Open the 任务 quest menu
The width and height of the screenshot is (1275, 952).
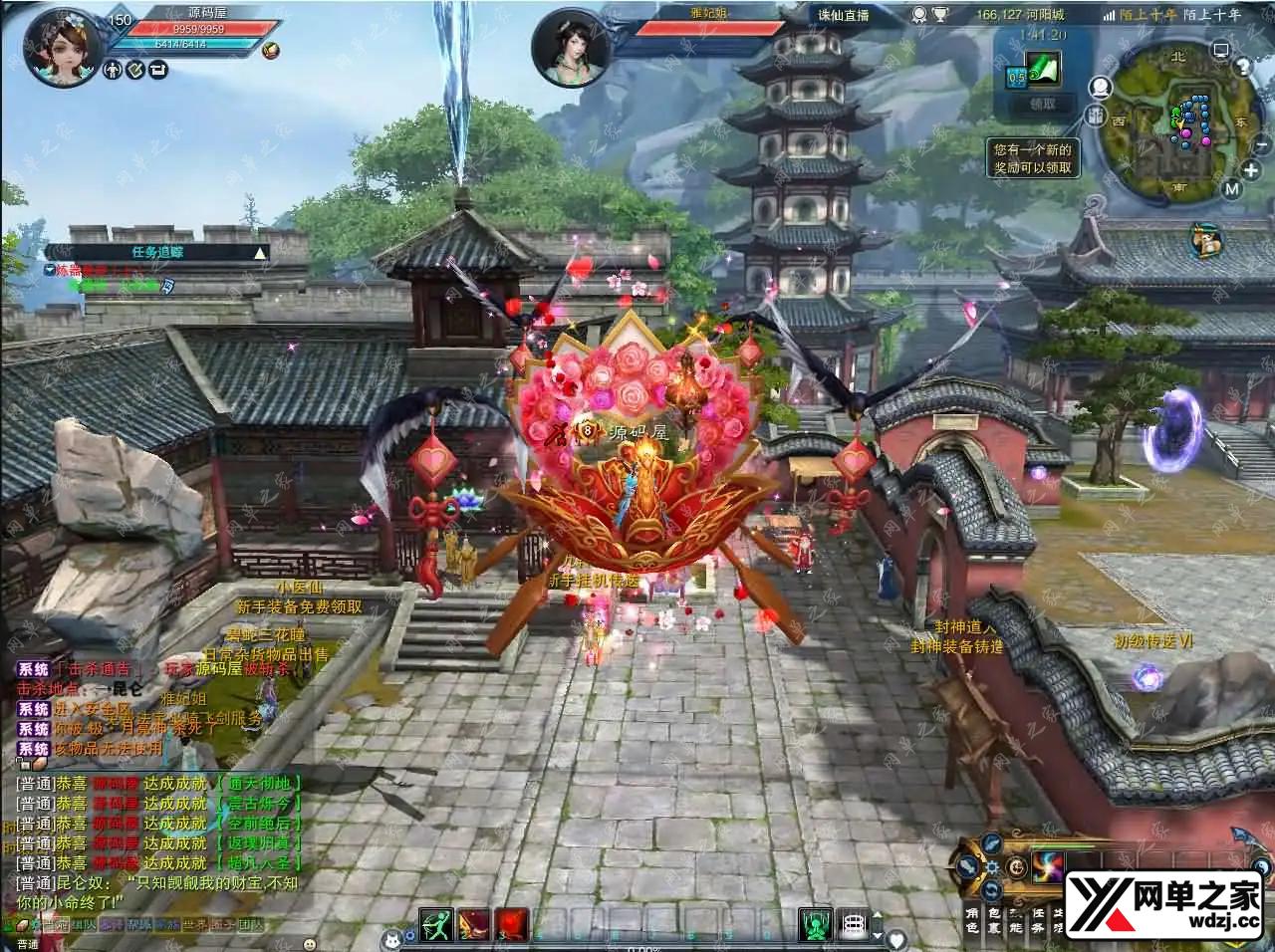[1037, 920]
